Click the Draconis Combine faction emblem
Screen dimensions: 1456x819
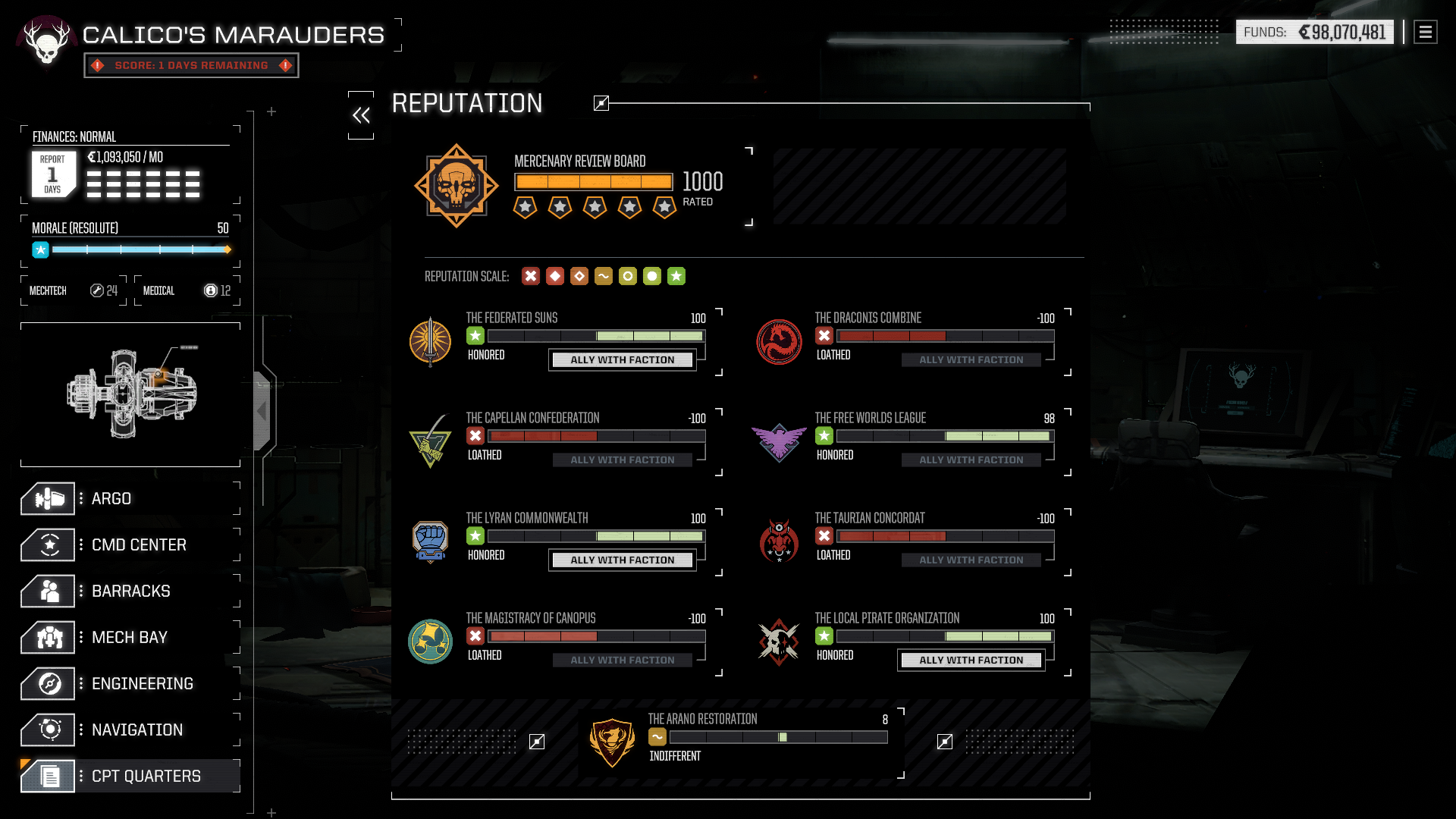point(779,342)
